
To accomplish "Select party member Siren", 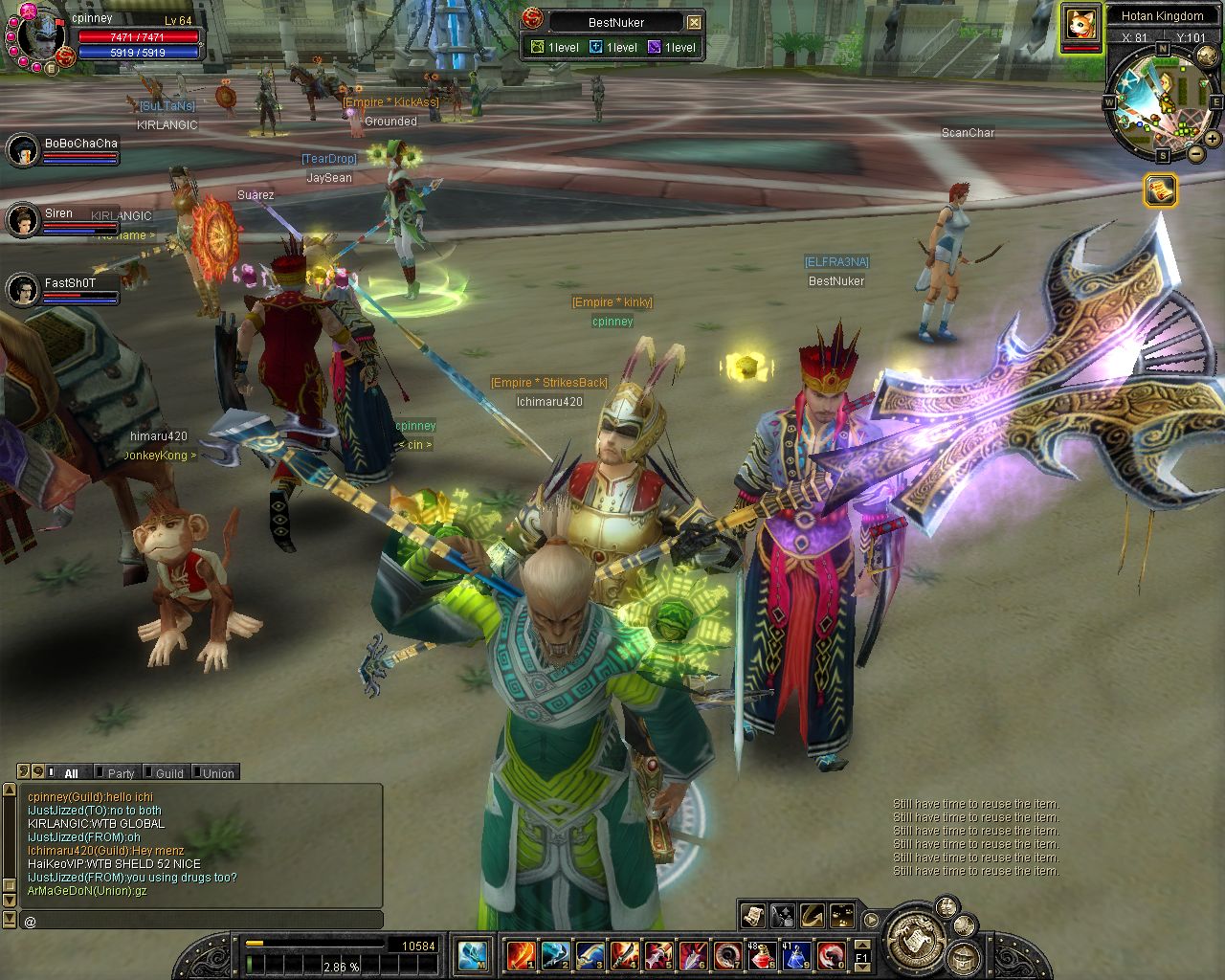I will click(23, 220).
